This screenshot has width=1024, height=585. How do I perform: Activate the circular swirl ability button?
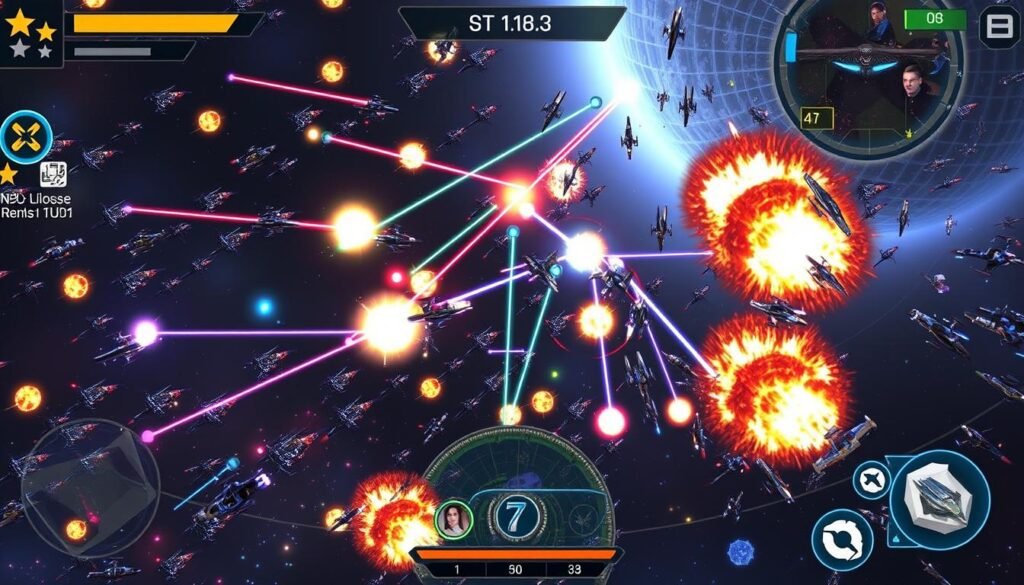click(841, 540)
